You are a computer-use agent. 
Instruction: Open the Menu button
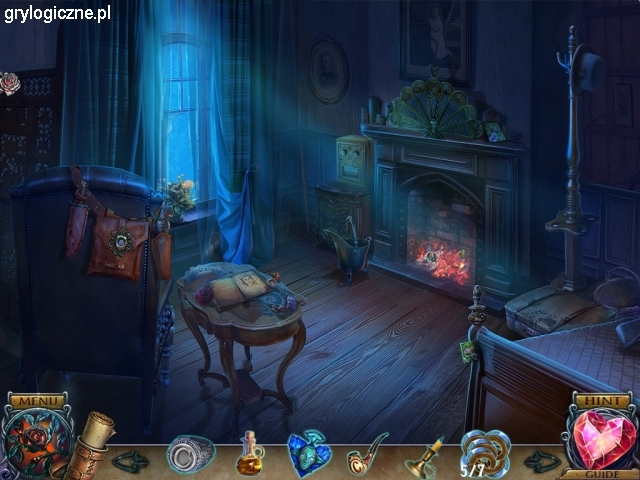pyautogui.click(x=40, y=402)
